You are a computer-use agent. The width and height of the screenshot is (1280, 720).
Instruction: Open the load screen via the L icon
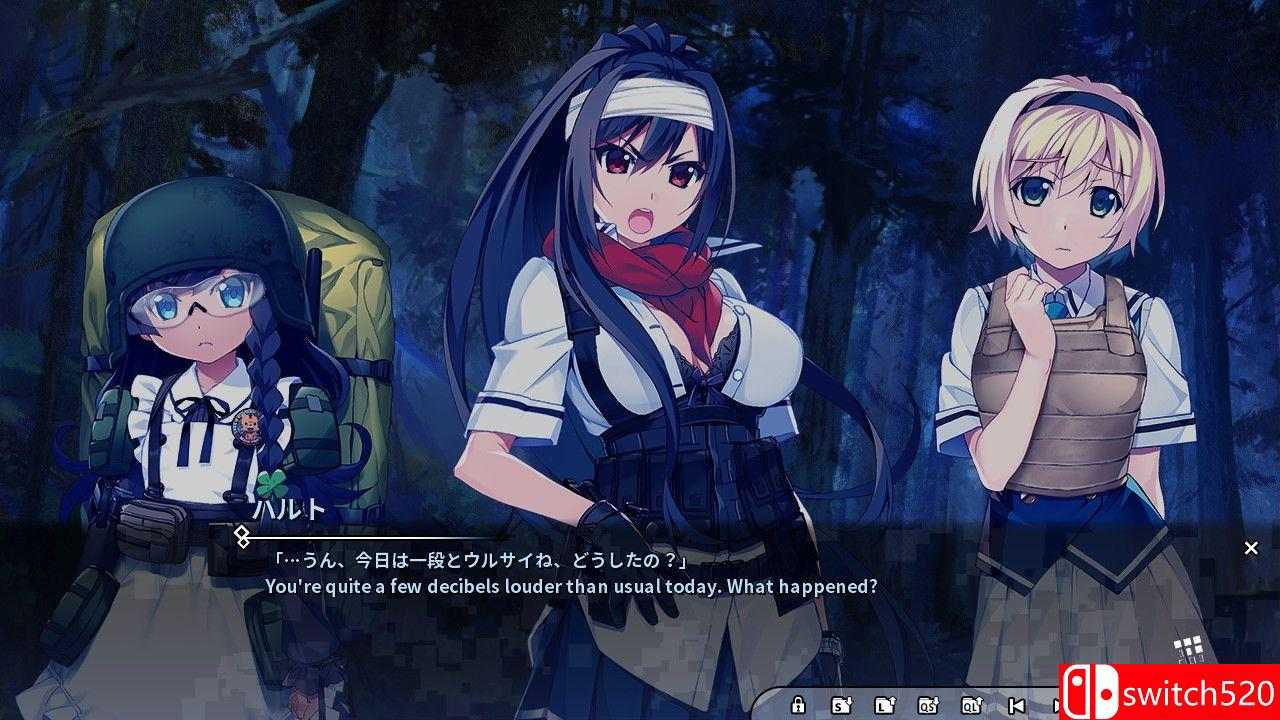point(885,705)
